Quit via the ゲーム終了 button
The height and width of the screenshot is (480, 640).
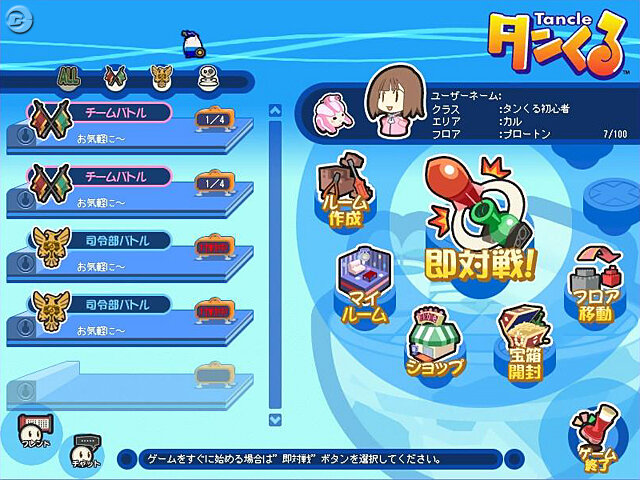click(x=596, y=437)
